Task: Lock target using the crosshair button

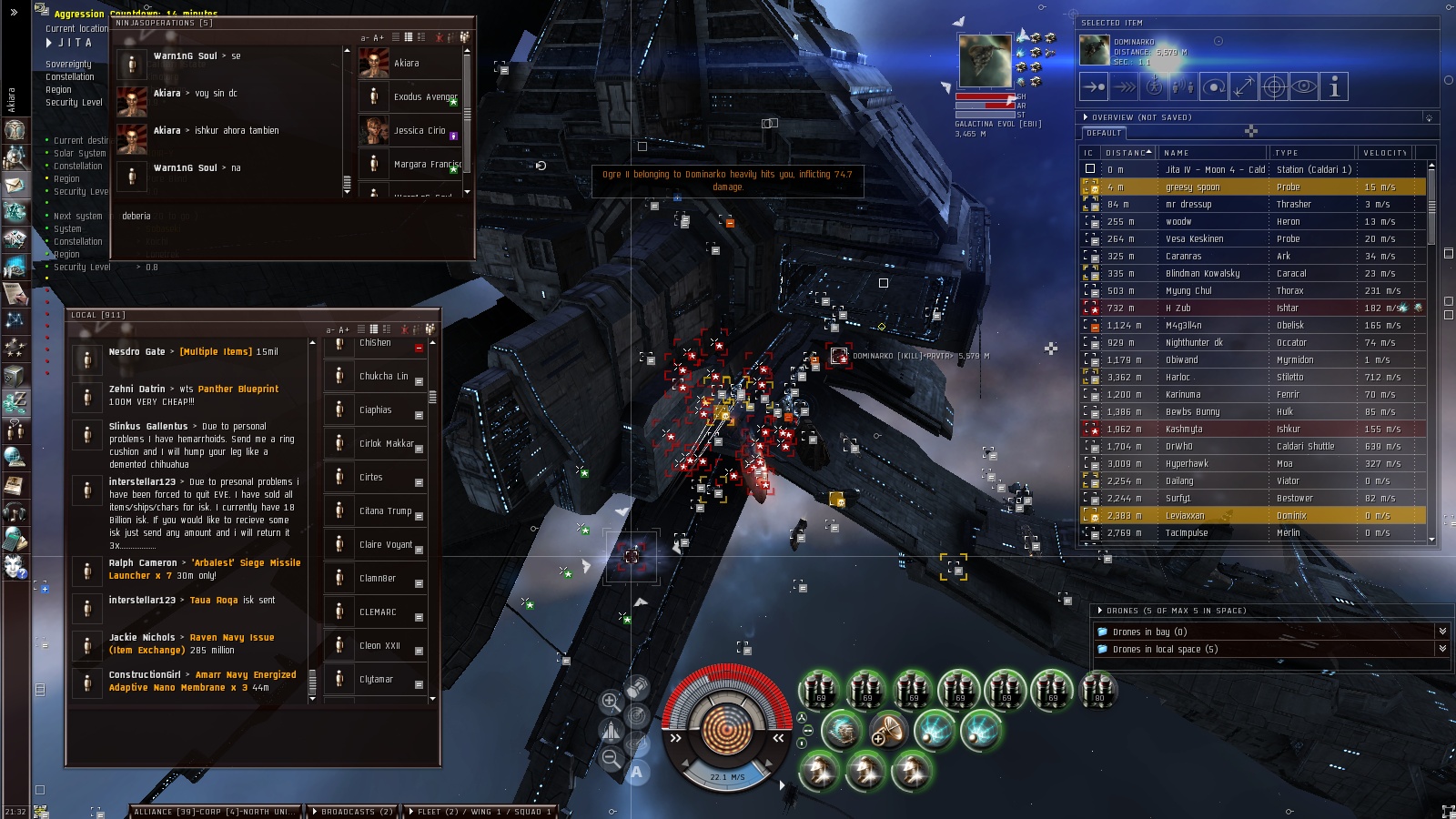Action: pyautogui.click(x=1274, y=87)
